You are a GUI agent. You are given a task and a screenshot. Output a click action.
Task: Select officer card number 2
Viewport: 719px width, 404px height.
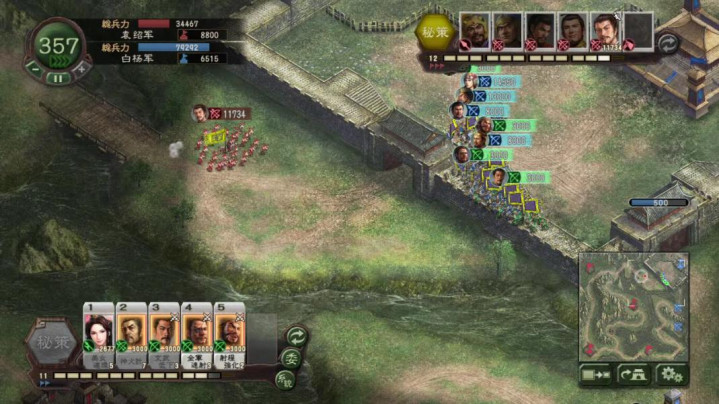pyautogui.click(x=131, y=335)
